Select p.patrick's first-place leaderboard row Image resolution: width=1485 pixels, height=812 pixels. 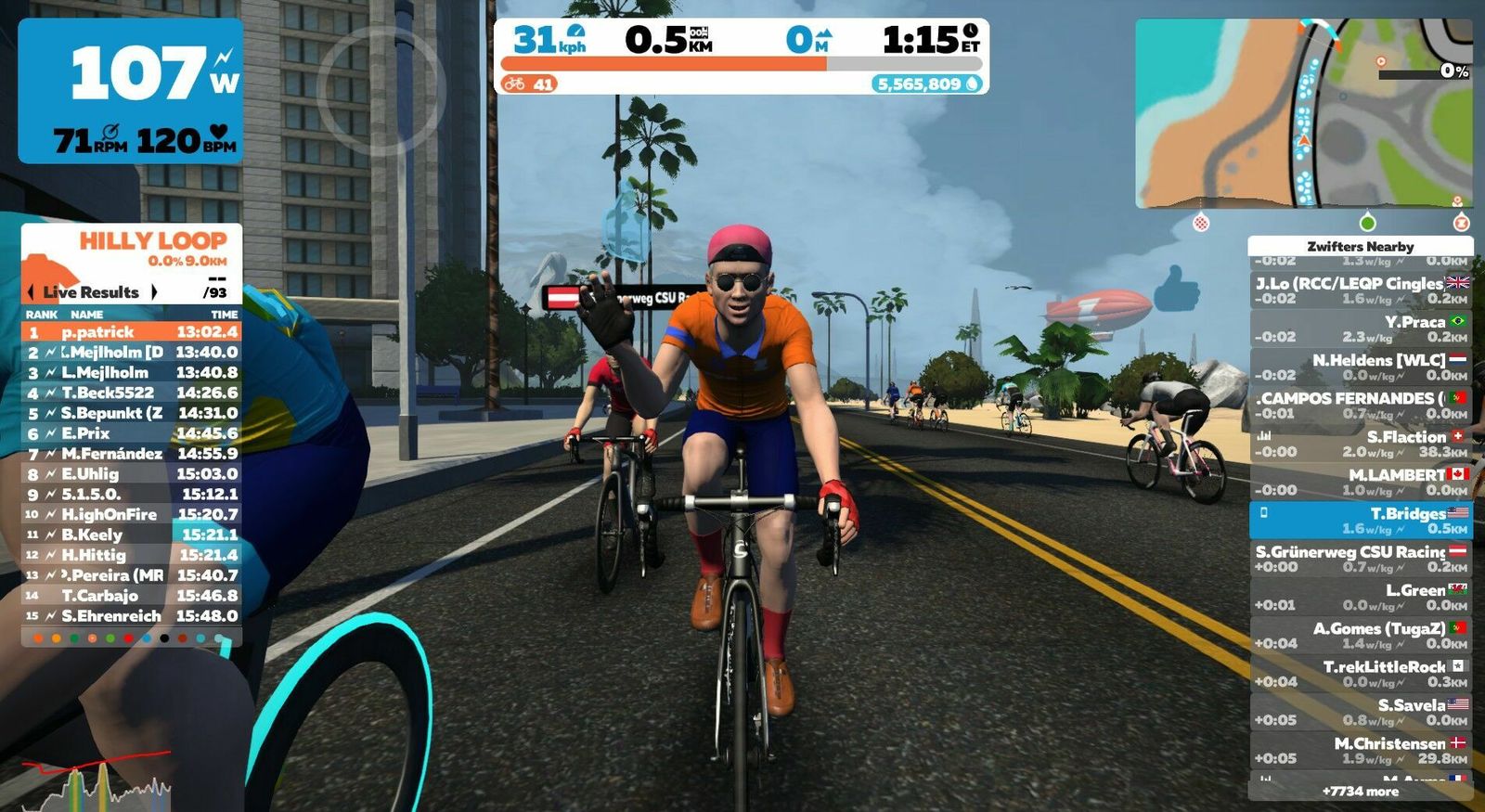coord(132,332)
